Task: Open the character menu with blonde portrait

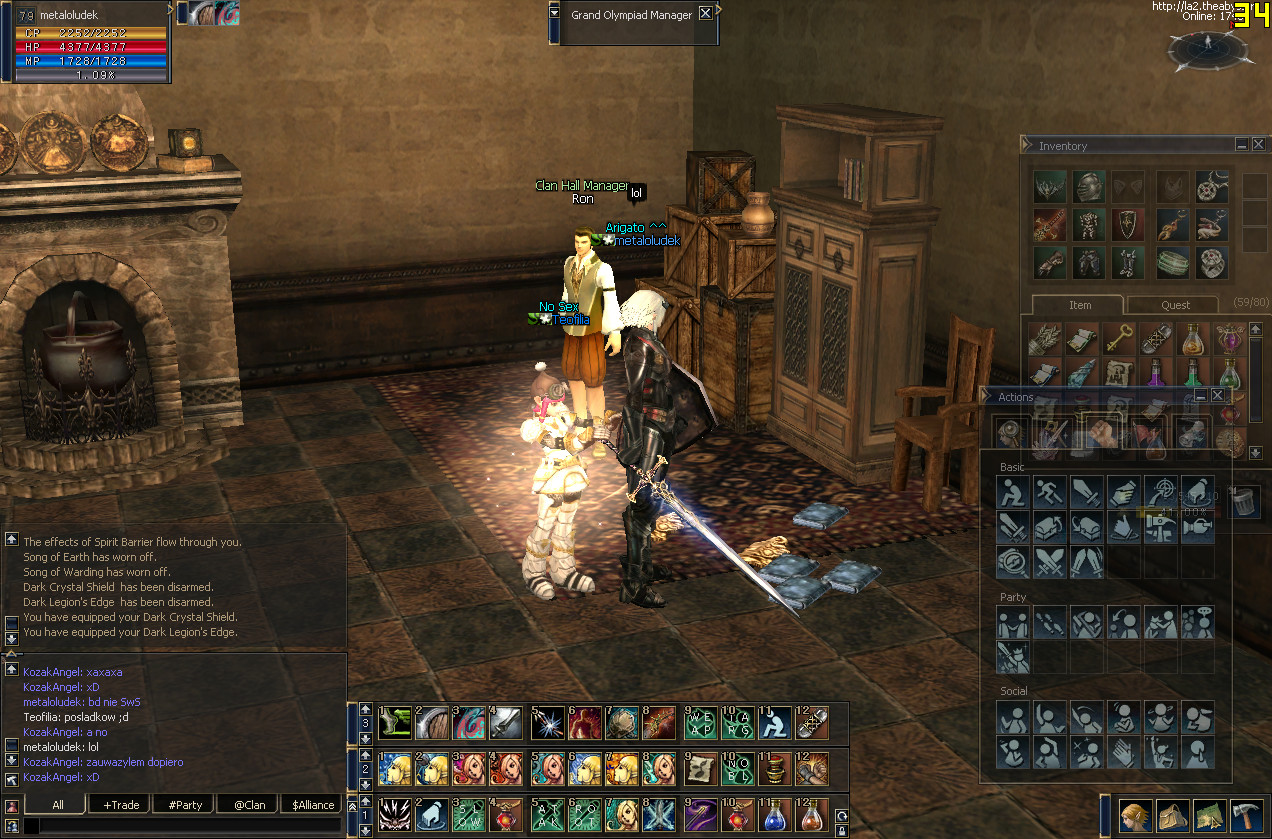Action: [1133, 816]
